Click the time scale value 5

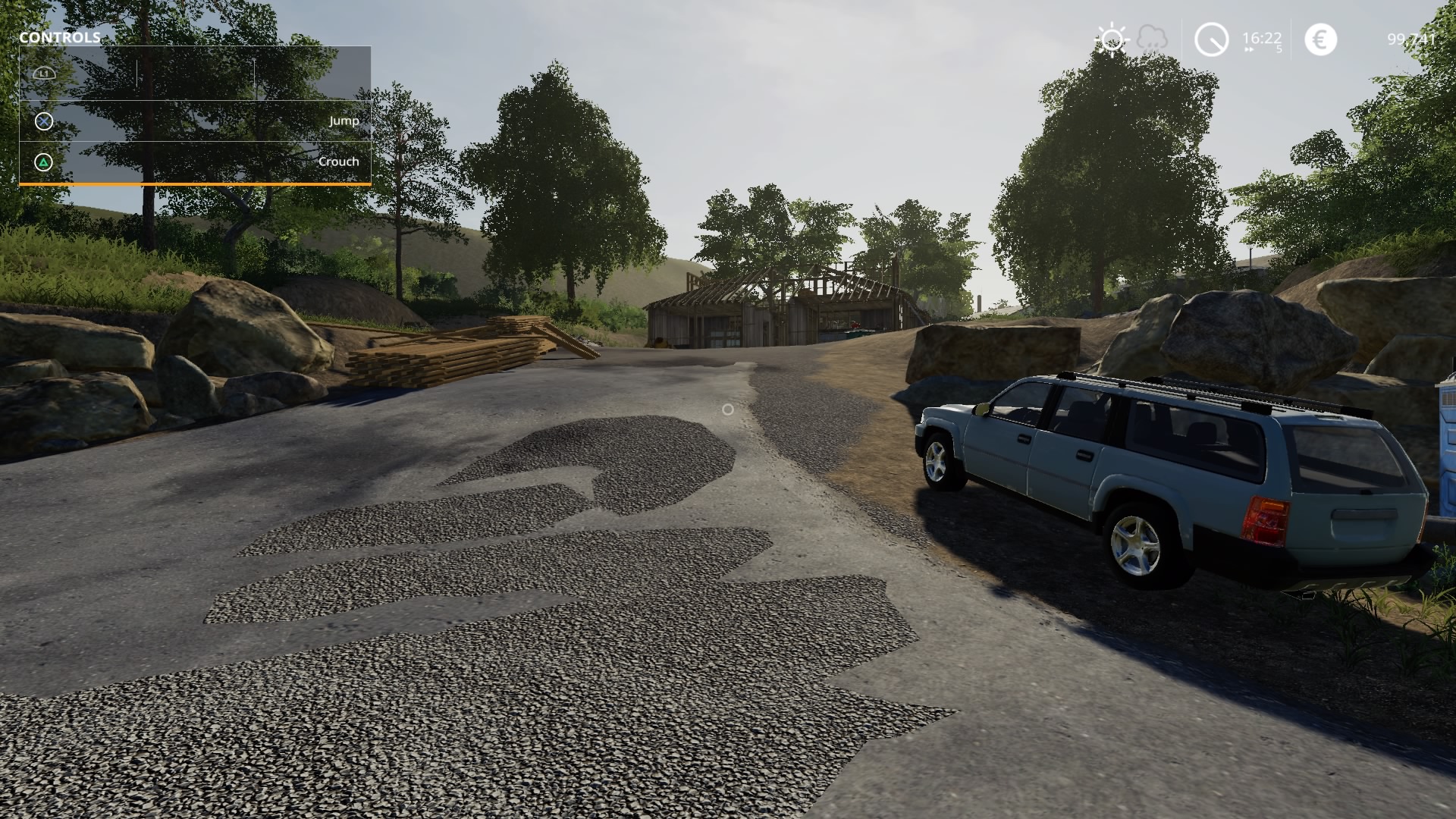1278,48
